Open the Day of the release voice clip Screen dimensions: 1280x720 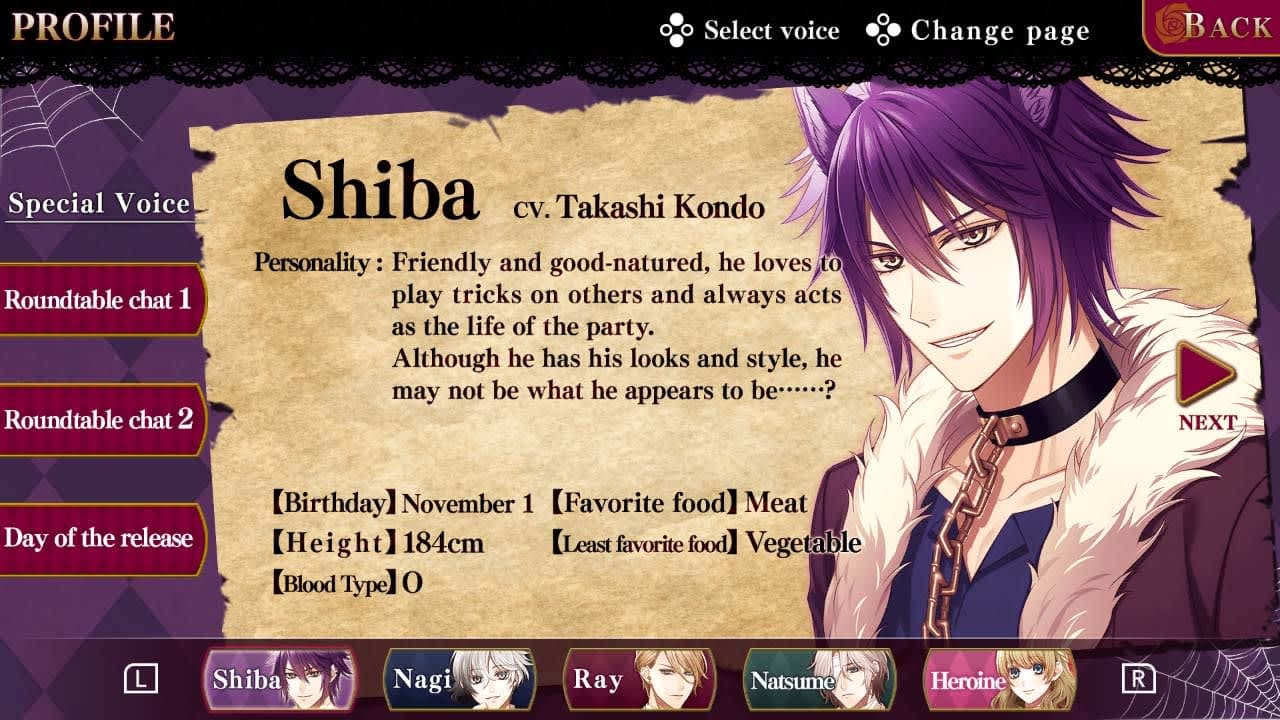coord(99,536)
